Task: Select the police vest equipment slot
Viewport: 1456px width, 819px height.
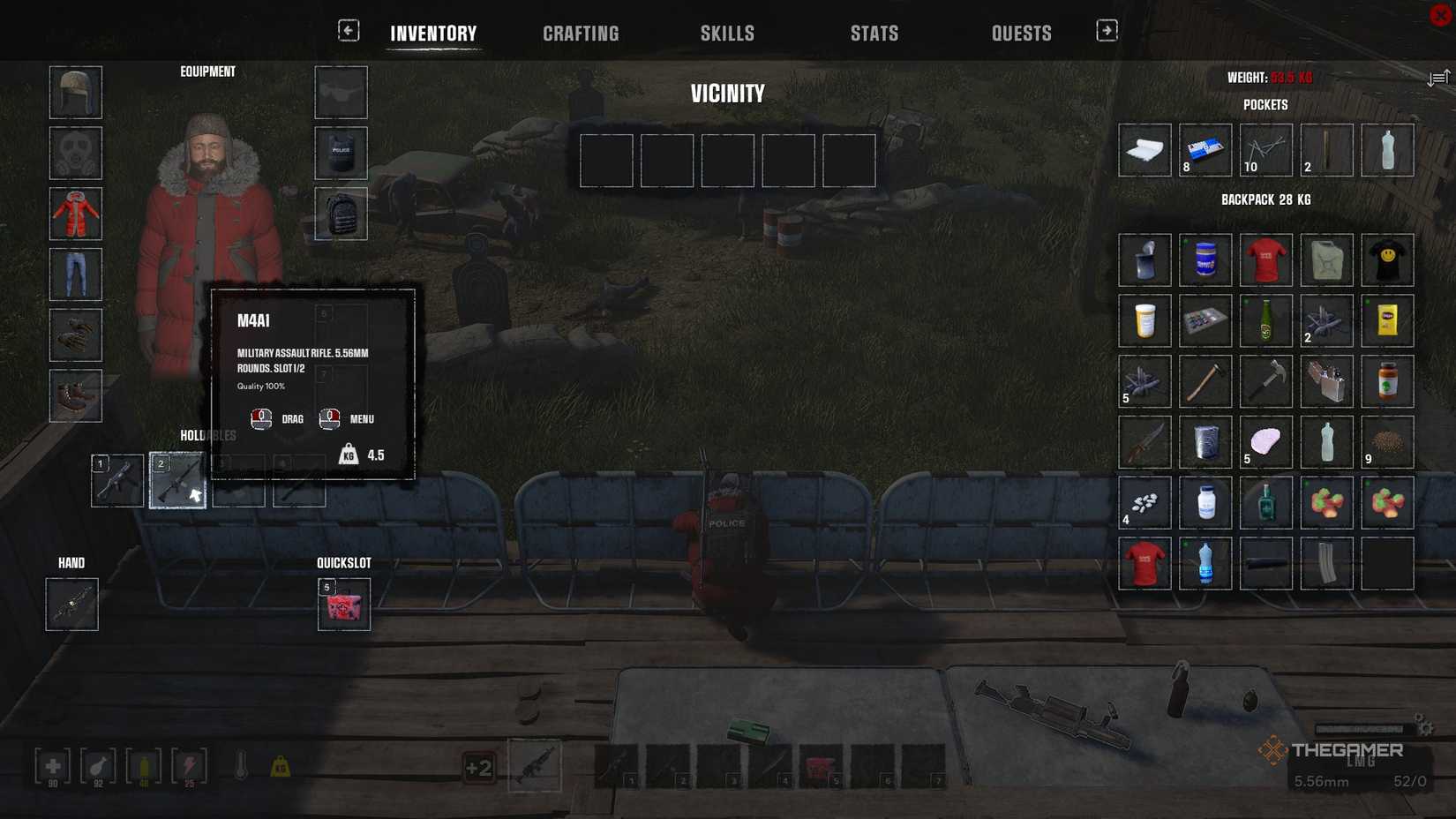Action: (341, 152)
